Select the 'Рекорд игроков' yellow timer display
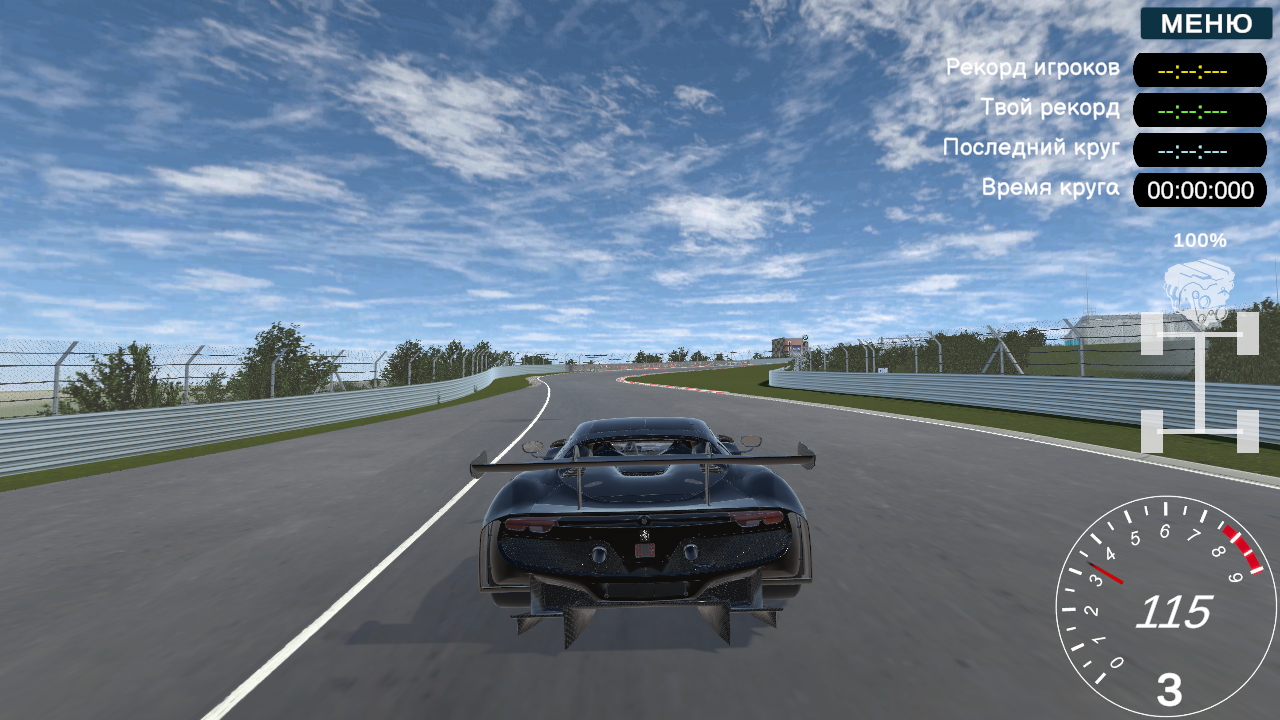Viewport: 1280px width, 720px height. point(1198,70)
